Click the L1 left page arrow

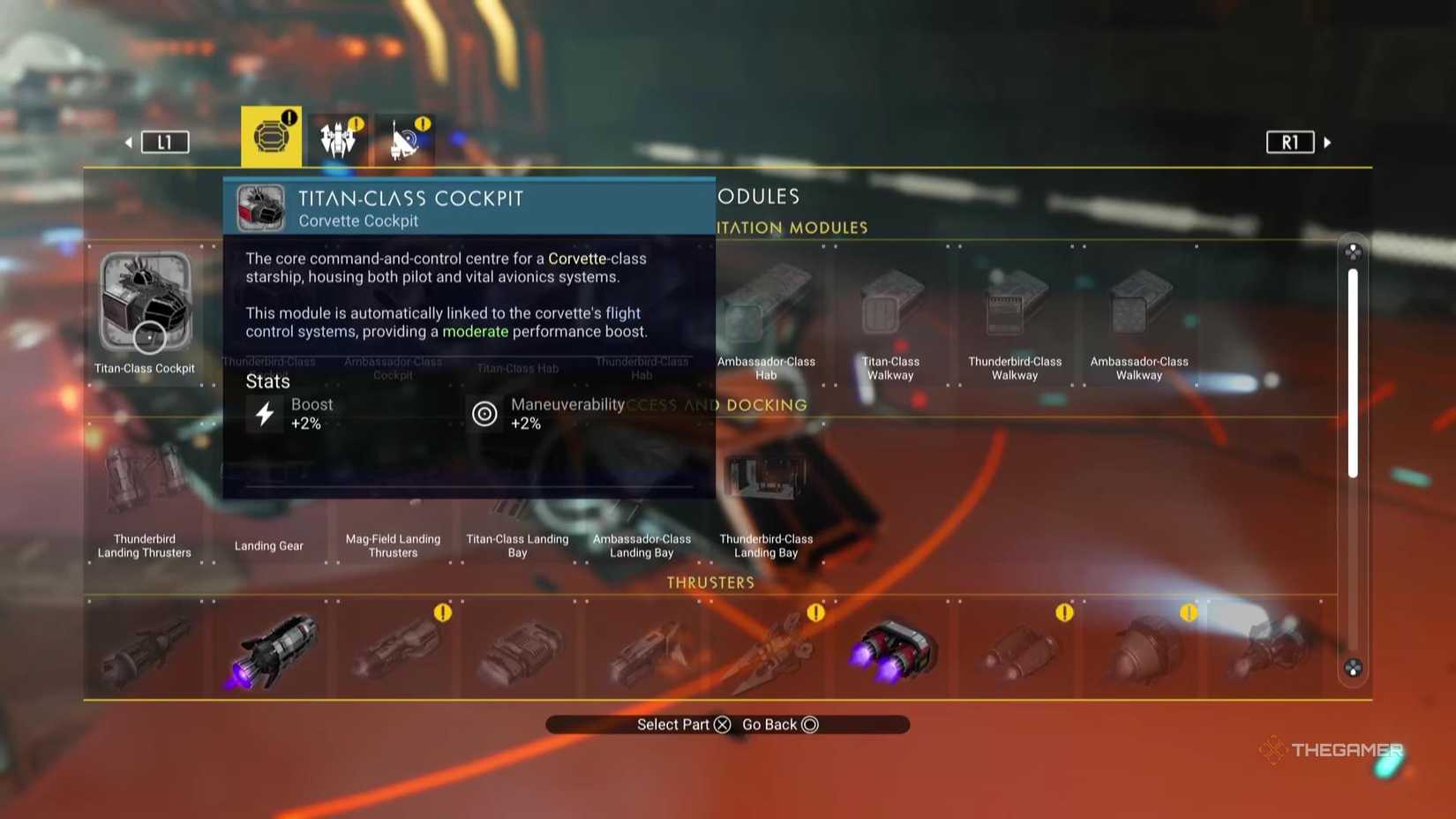(165, 141)
